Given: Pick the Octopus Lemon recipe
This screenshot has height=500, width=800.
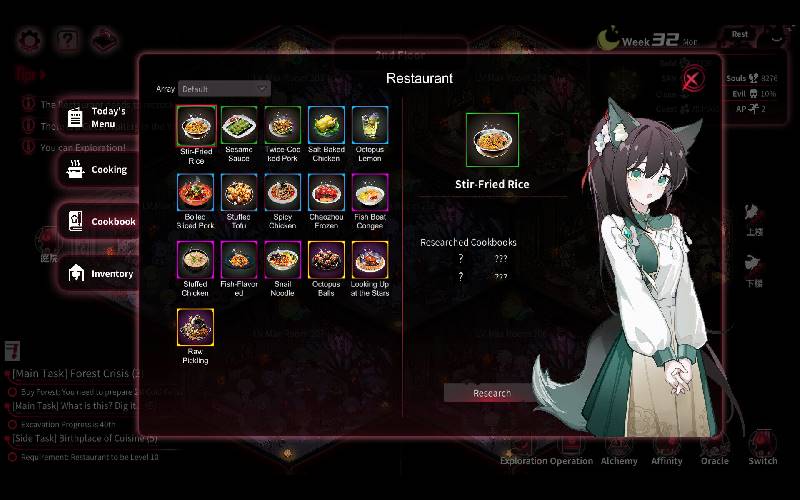Looking at the screenshot, I should pos(369,126).
